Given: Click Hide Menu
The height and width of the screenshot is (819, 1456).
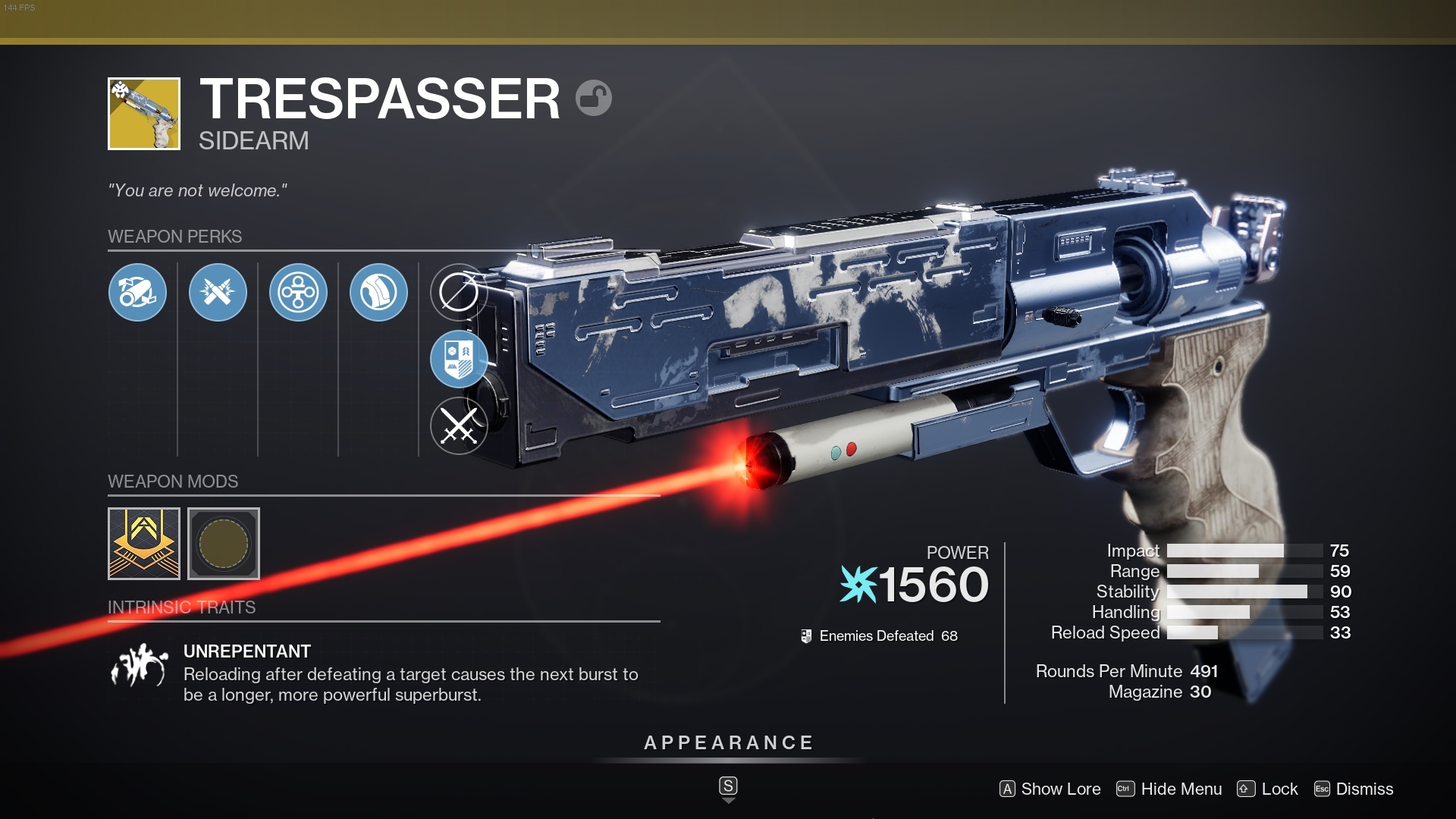Looking at the screenshot, I should 1181,789.
